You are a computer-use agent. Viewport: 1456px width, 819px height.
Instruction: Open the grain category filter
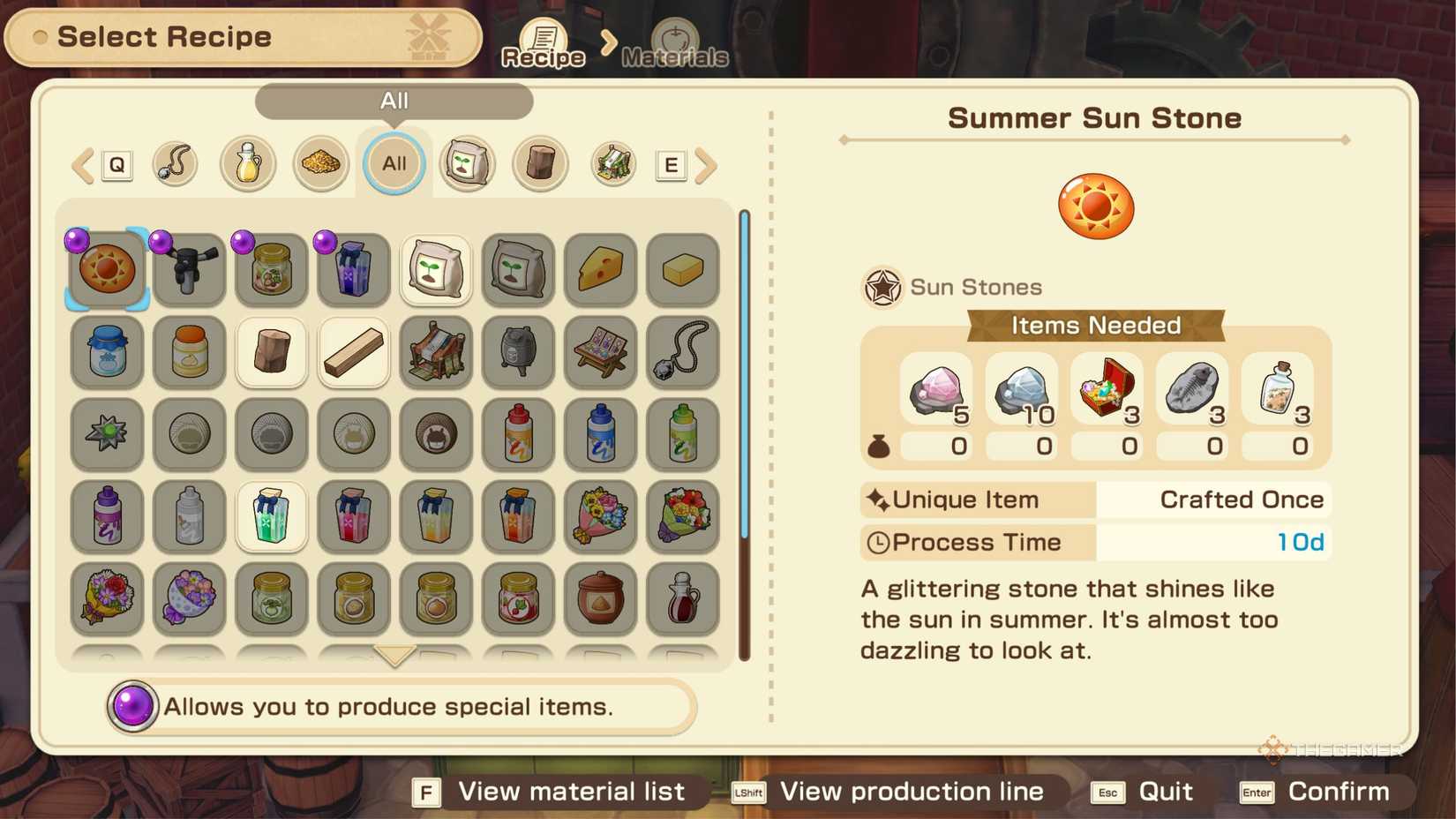[320, 163]
